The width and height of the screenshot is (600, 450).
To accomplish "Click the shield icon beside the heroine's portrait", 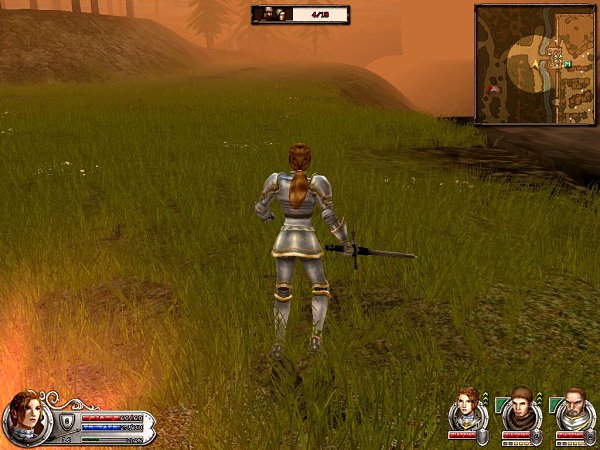I will [x=67, y=422].
